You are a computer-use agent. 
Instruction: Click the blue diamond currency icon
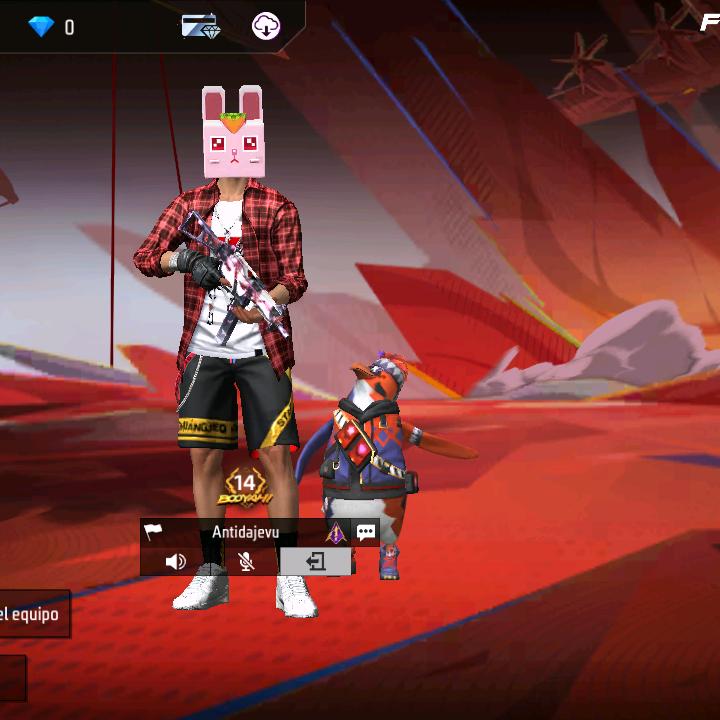(41, 27)
